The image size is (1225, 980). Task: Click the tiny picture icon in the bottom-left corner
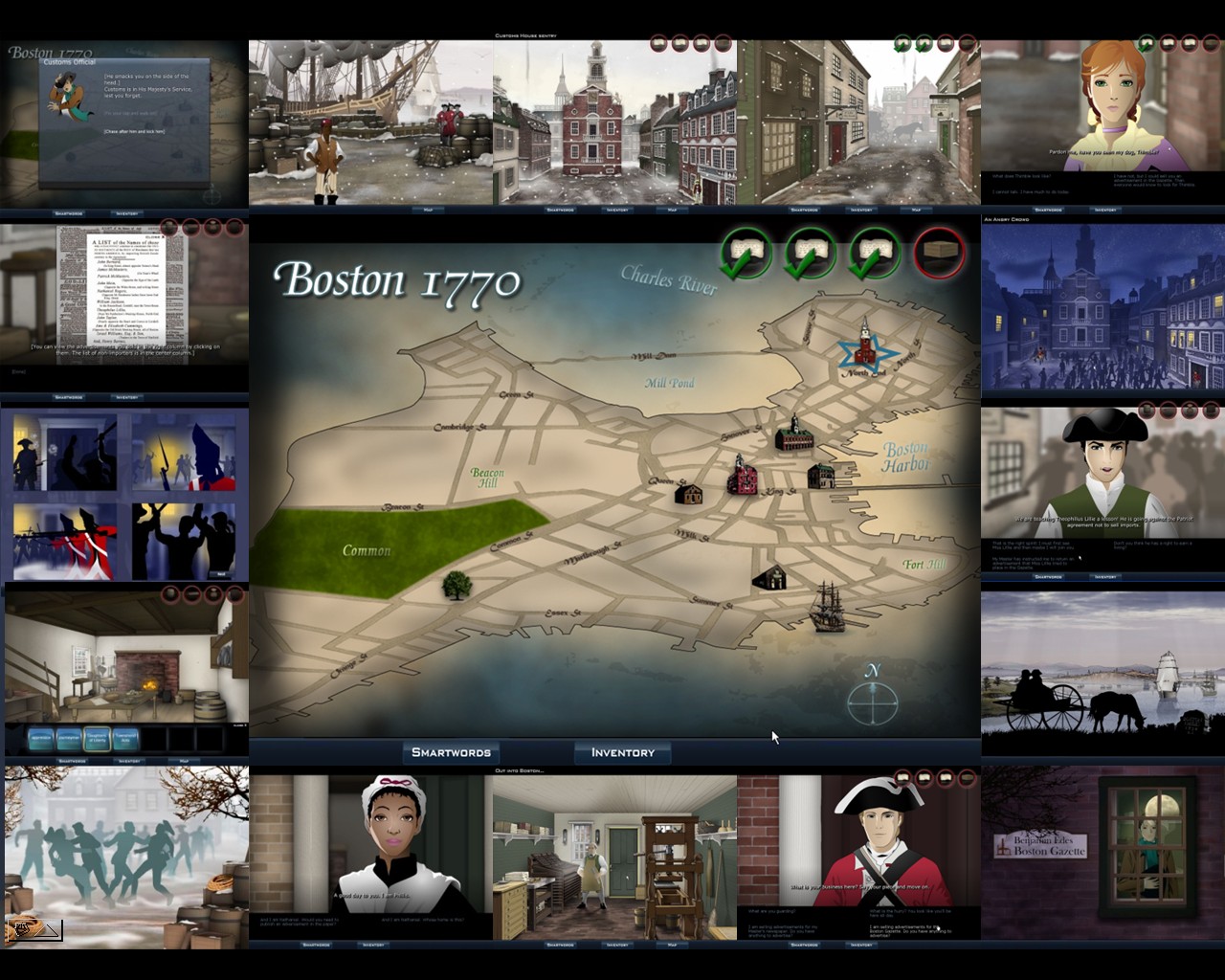click(x=35, y=928)
